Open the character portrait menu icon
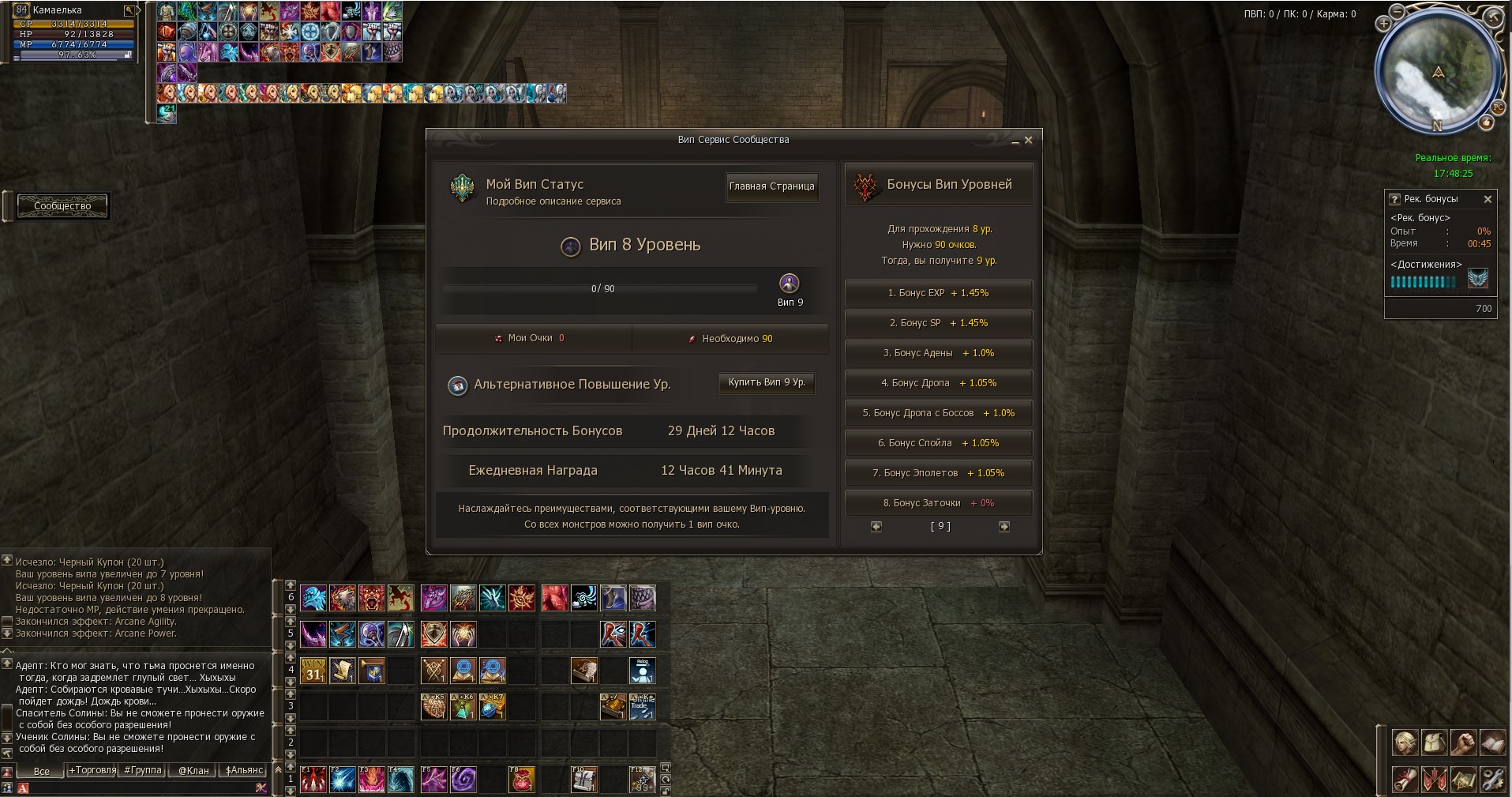 1405,743
